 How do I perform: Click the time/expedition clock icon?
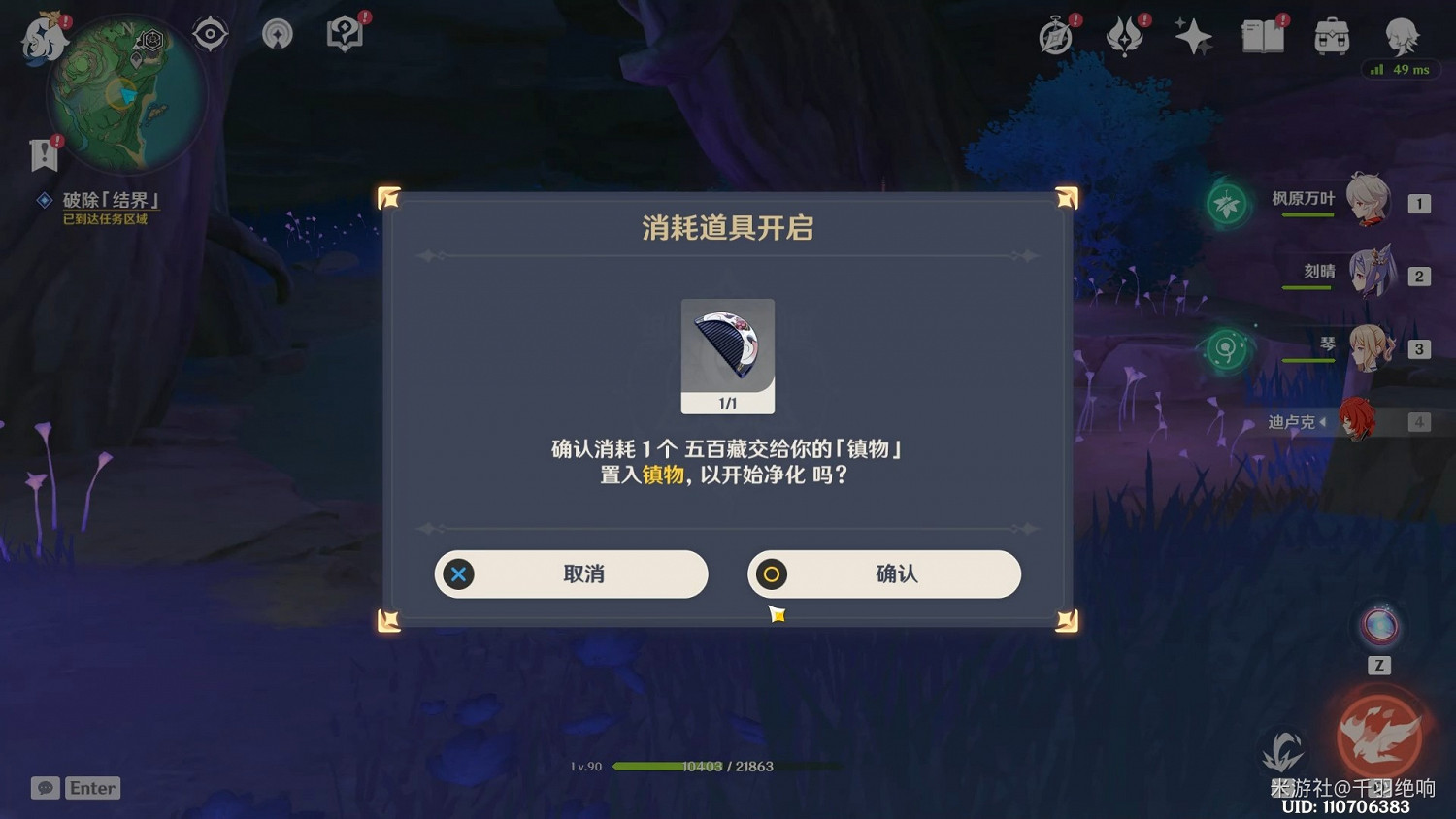[x=1056, y=37]
